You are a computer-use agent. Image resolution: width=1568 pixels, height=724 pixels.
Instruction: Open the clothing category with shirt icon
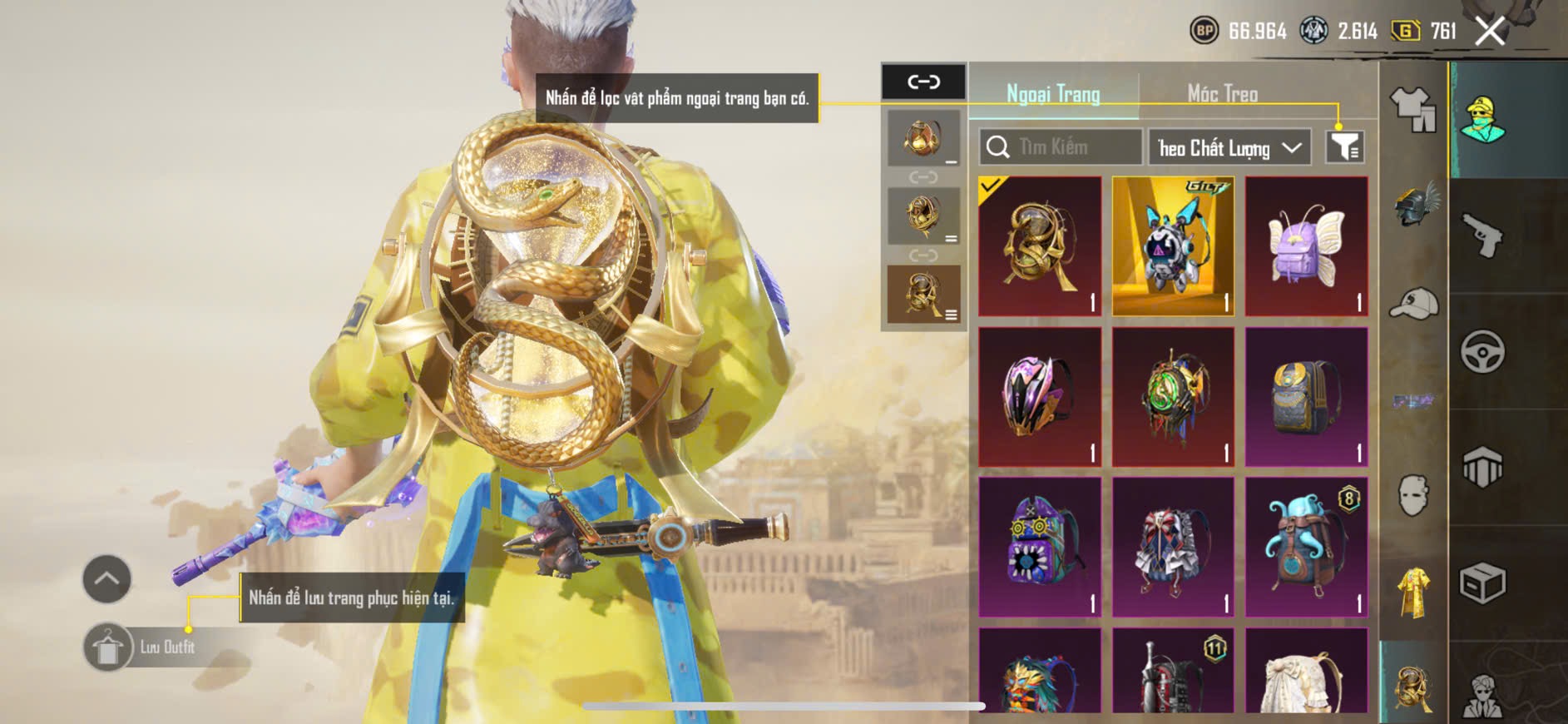coord(1413,110)
